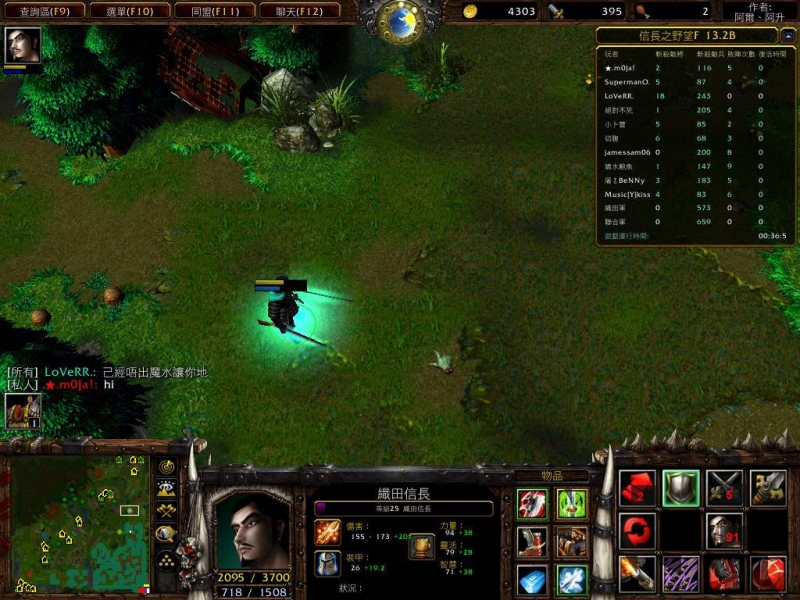Use the green glowing sword inventory item
This screenshot has height=600, width=800.
572,503
